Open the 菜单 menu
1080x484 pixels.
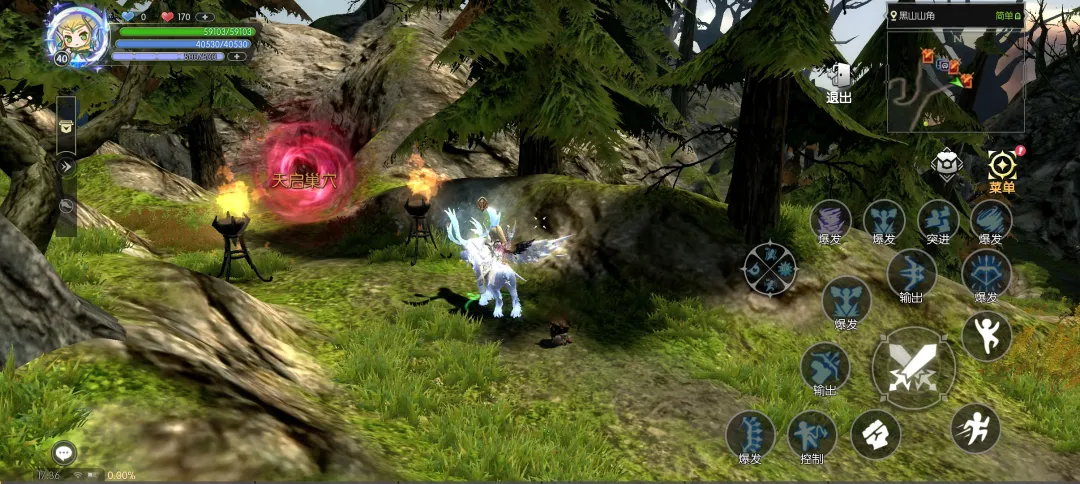pos(1001,171)
